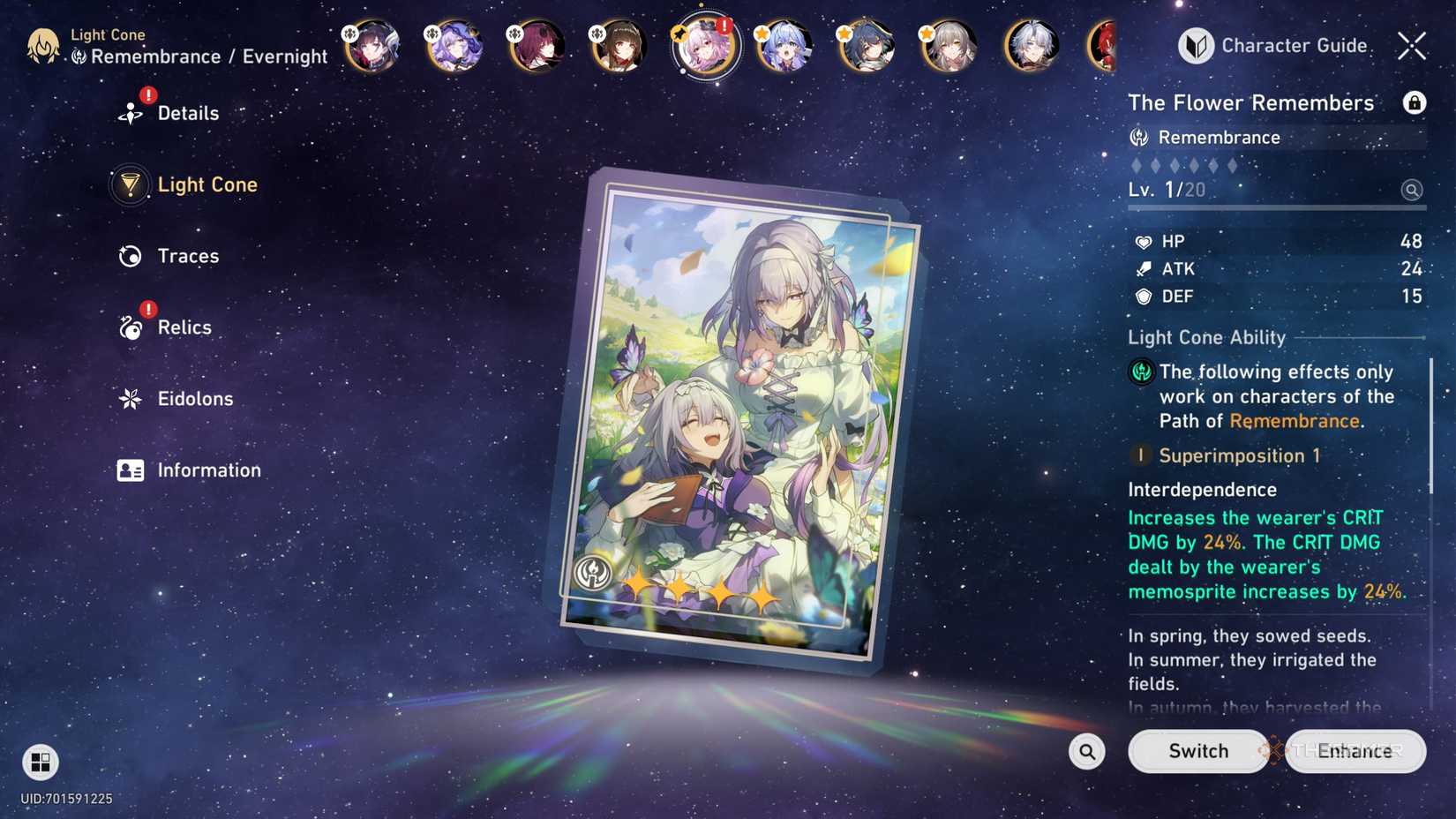Select the Traces sidebar icon
This screenshot has height=819, width=1456.
[x=130, y=255]
